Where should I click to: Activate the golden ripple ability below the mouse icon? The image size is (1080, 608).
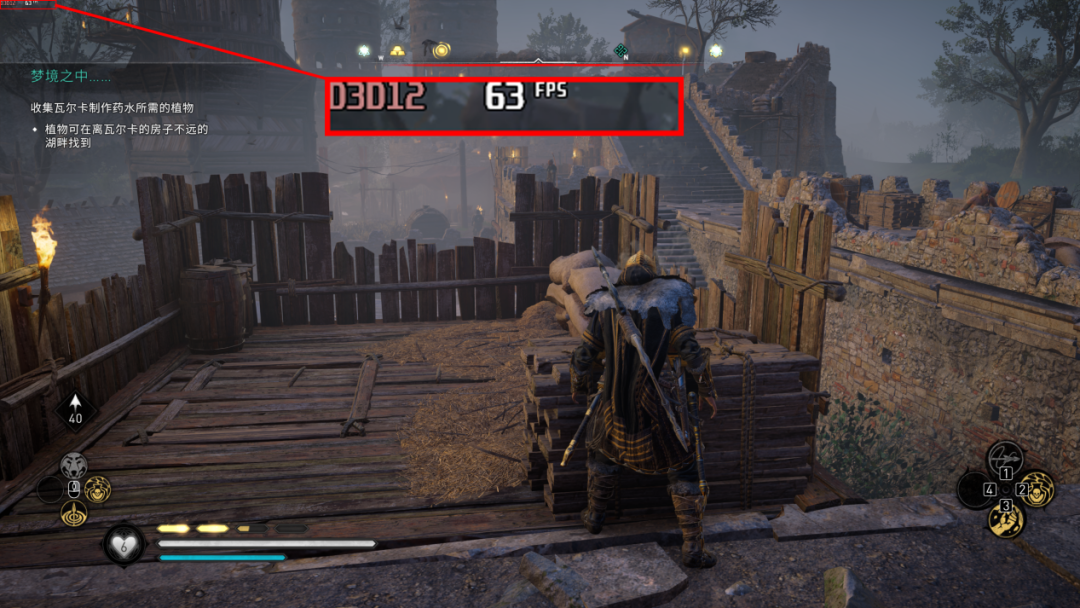[73, 514]
